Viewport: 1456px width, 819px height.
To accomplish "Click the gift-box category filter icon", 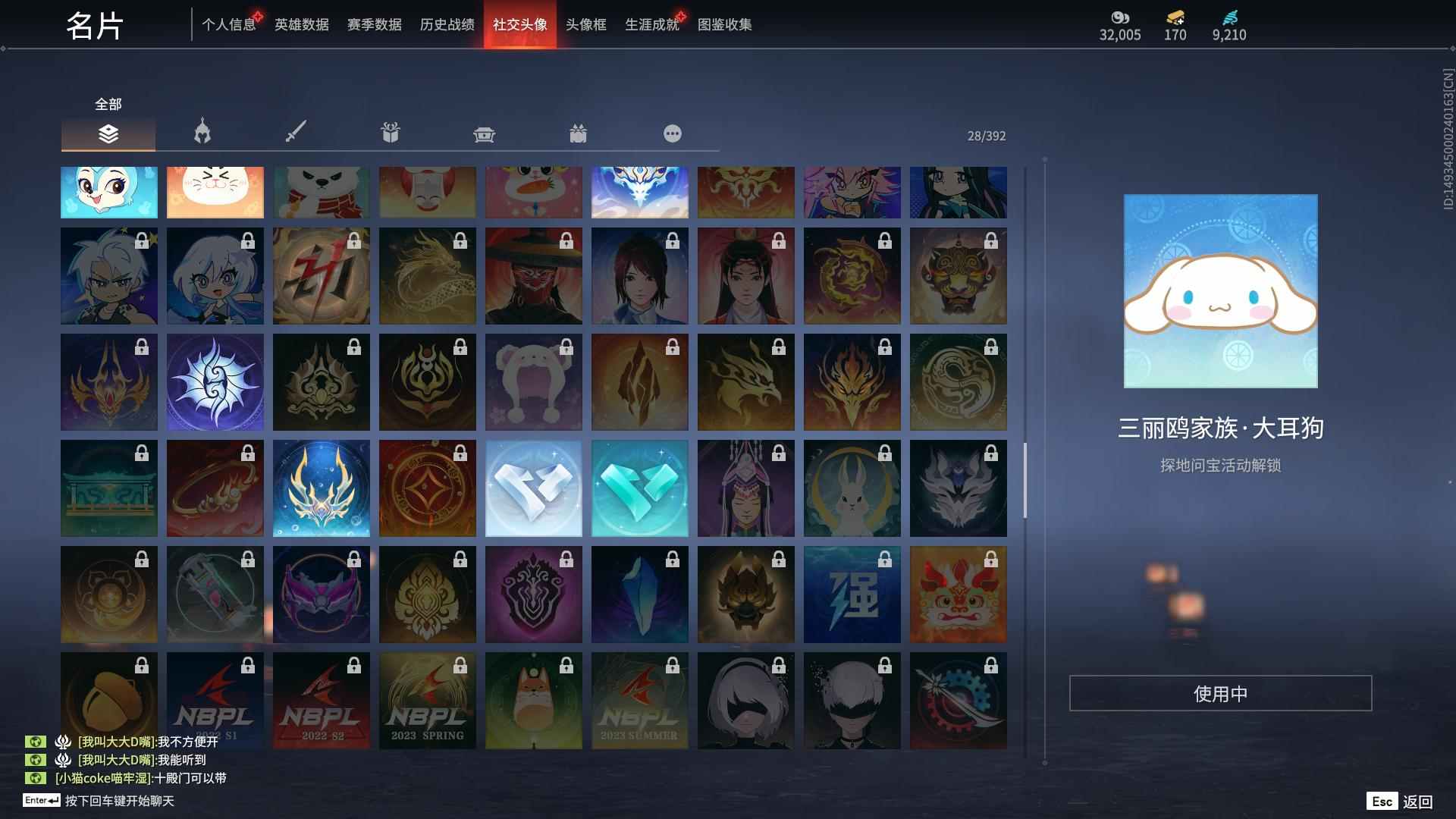I will (x=579, y=133).
